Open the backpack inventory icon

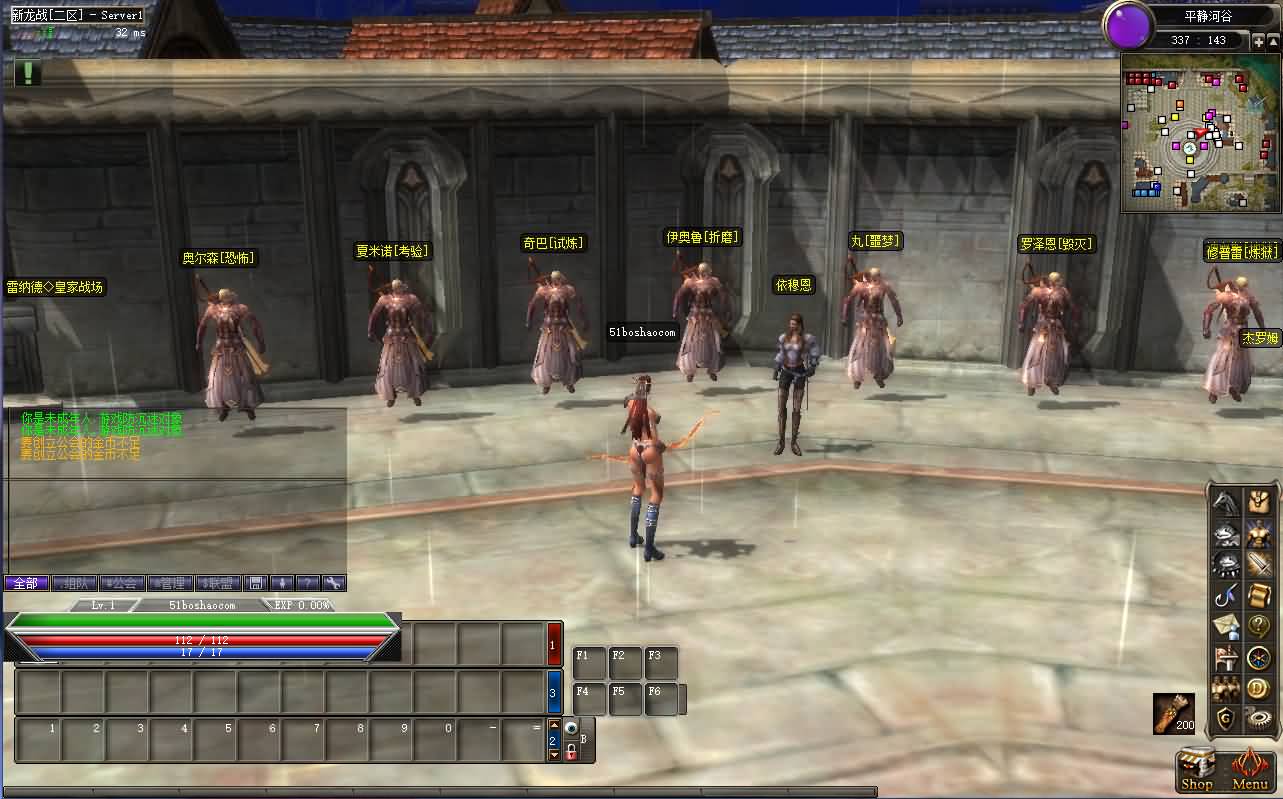click(1258, 503)
